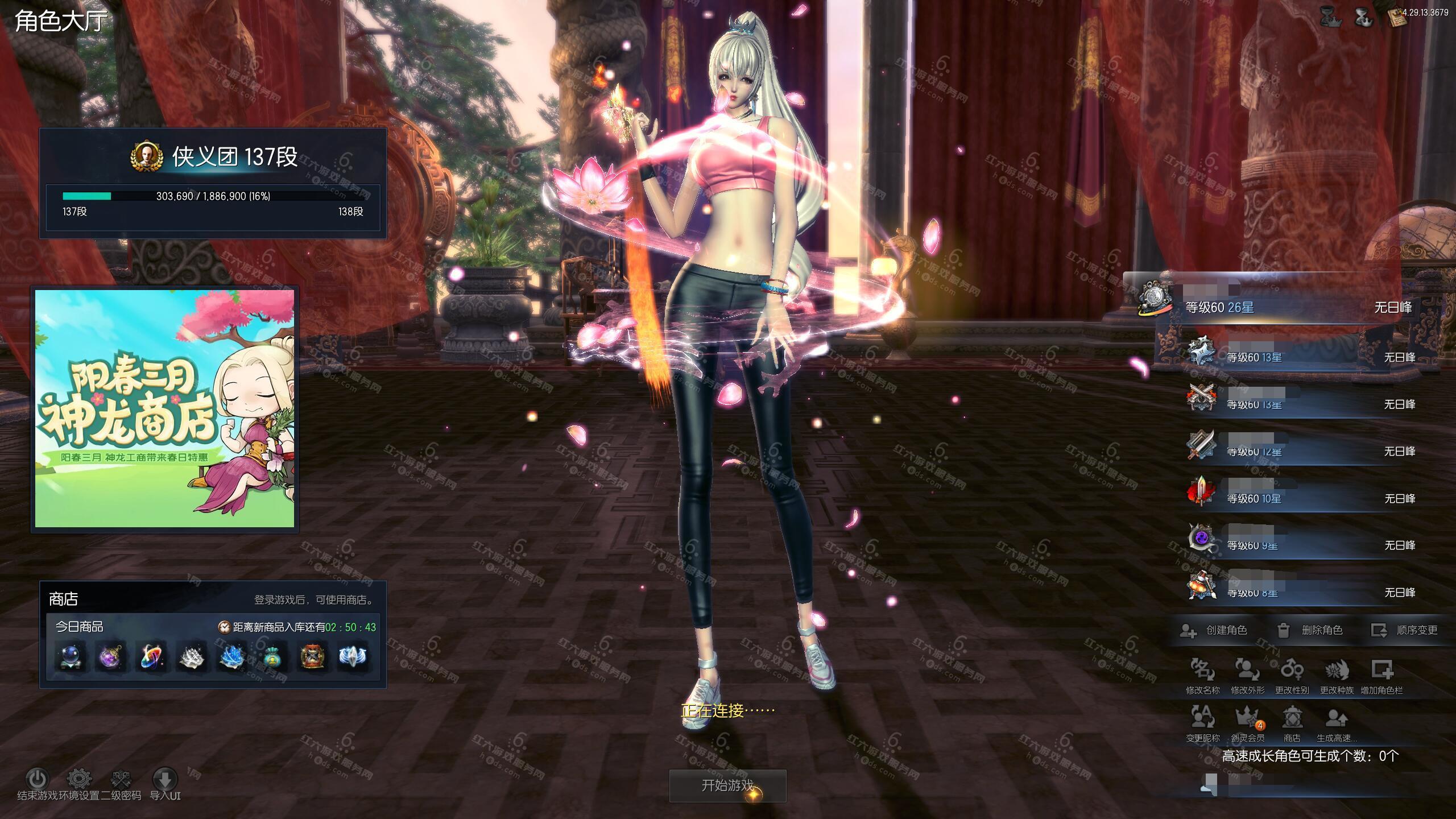Viewport: 1456px width, 819px height.
Task: Open the 二级密码 crossed keys option
Action: coord(121,779)
